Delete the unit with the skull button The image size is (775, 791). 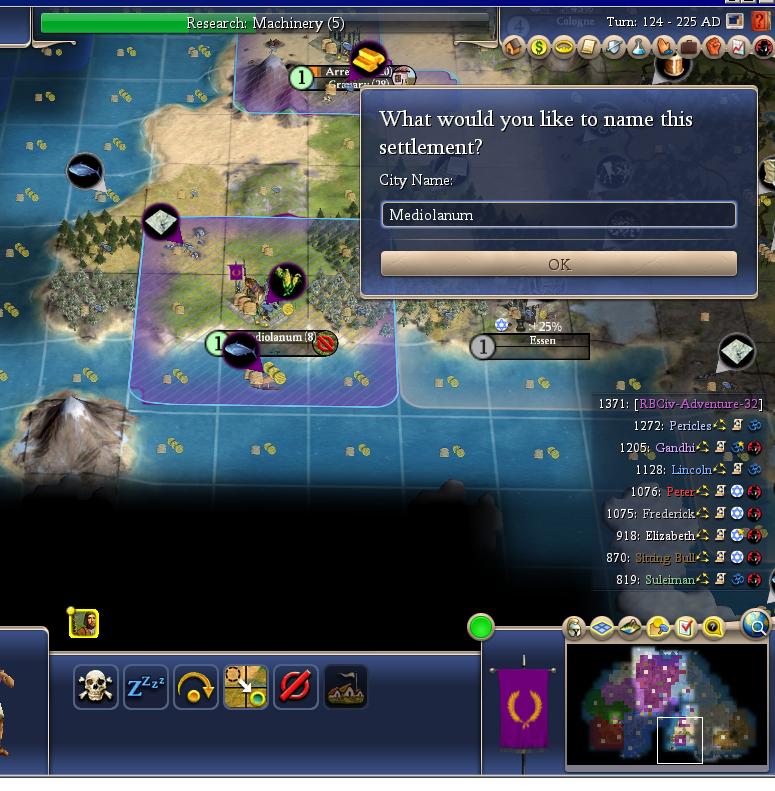click(x=95, y=688)
